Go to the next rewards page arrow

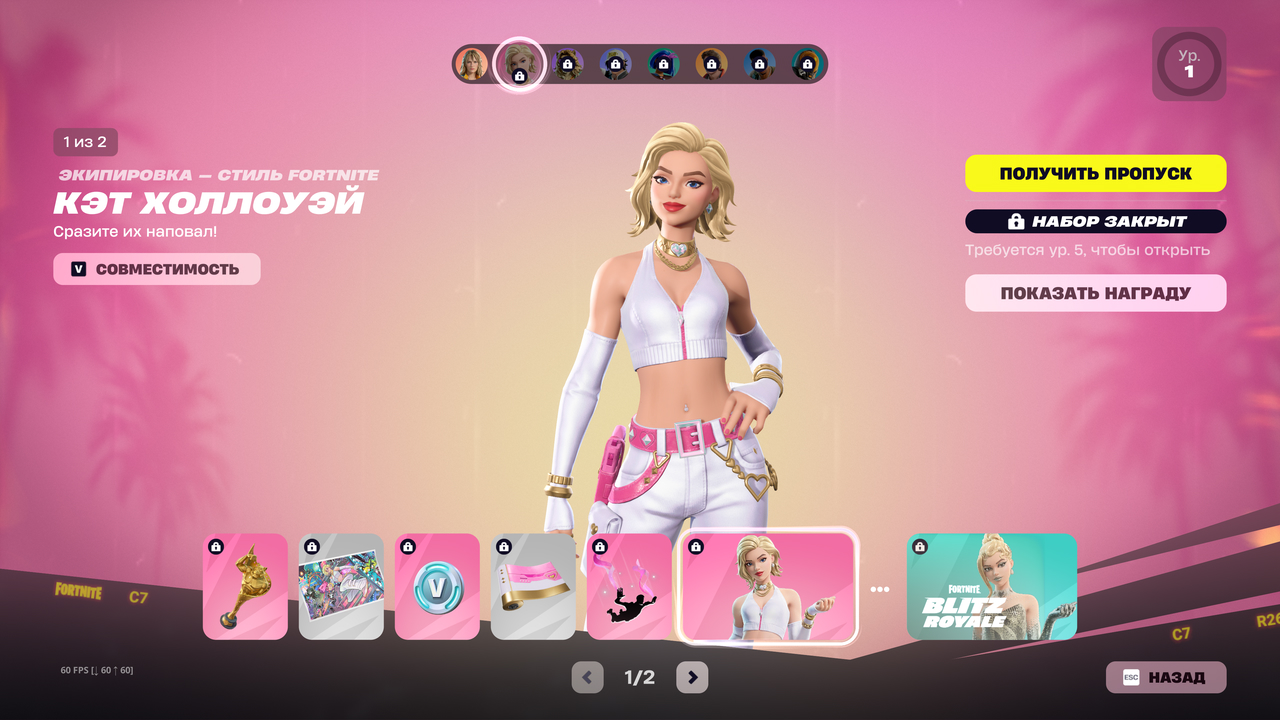(x=692, y=677)
